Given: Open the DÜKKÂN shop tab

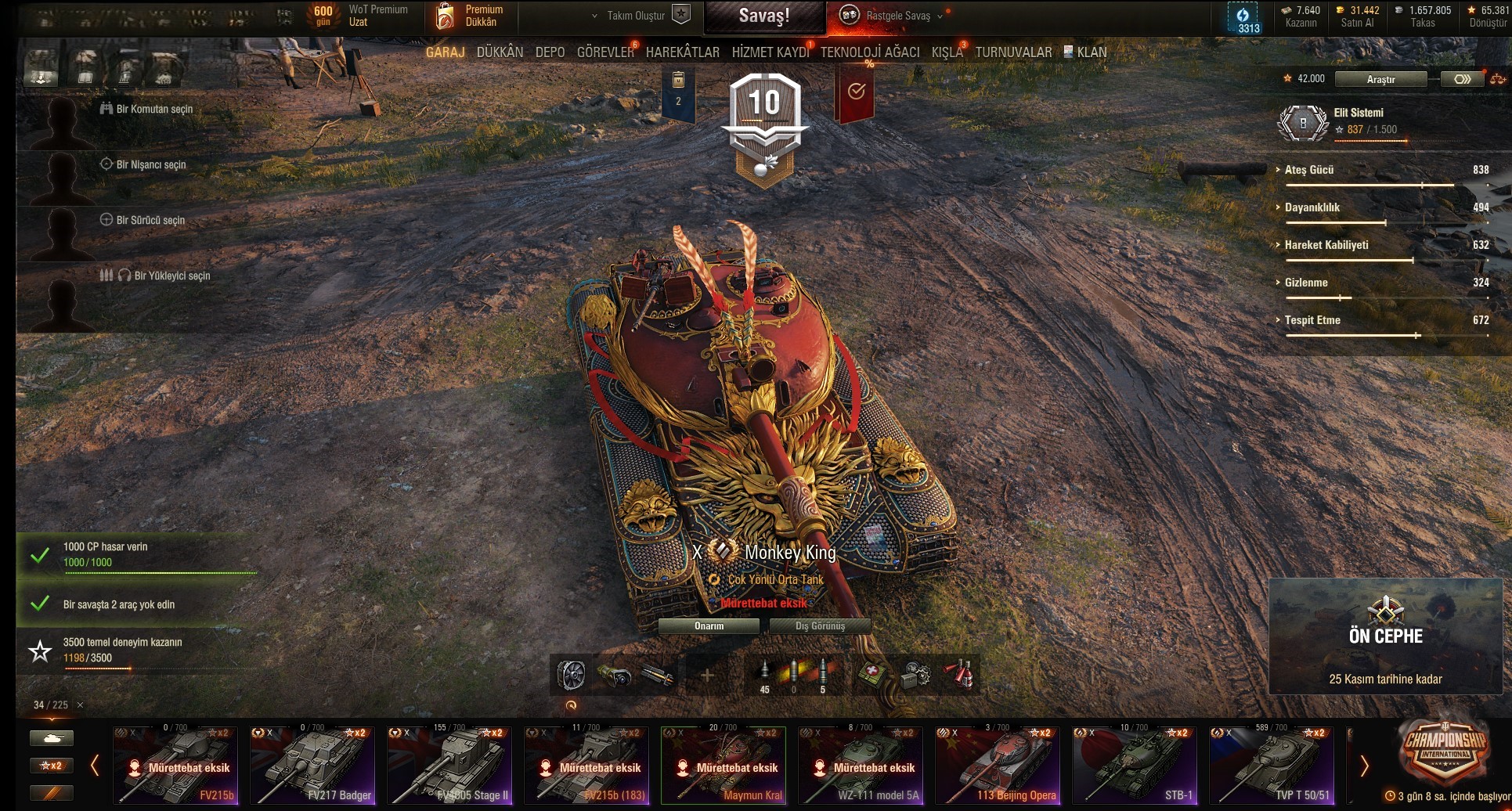Looking at the screenshot, I should tap(500, 52).
